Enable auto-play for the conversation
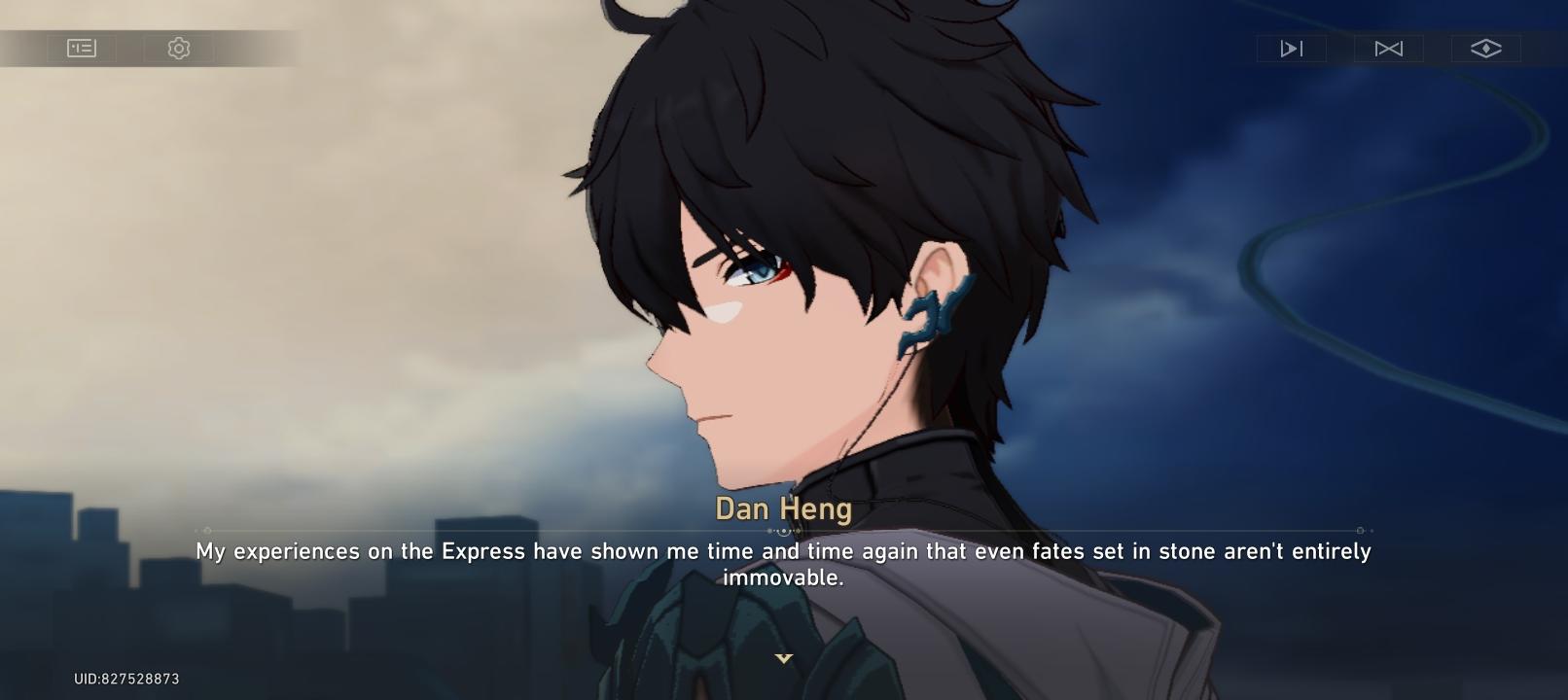Image resolution: width=1568 pixels, height=700 pixels. point(1389,48)
